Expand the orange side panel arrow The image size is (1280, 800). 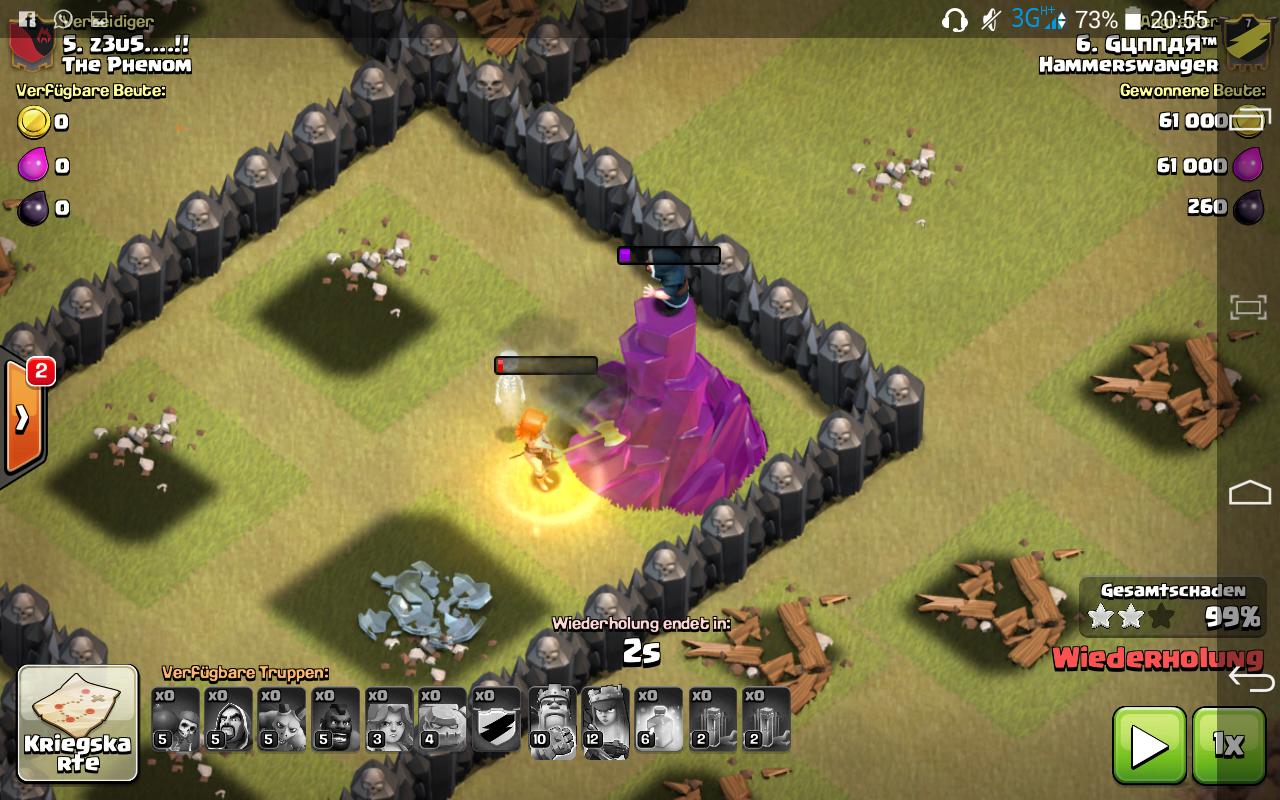22,418
